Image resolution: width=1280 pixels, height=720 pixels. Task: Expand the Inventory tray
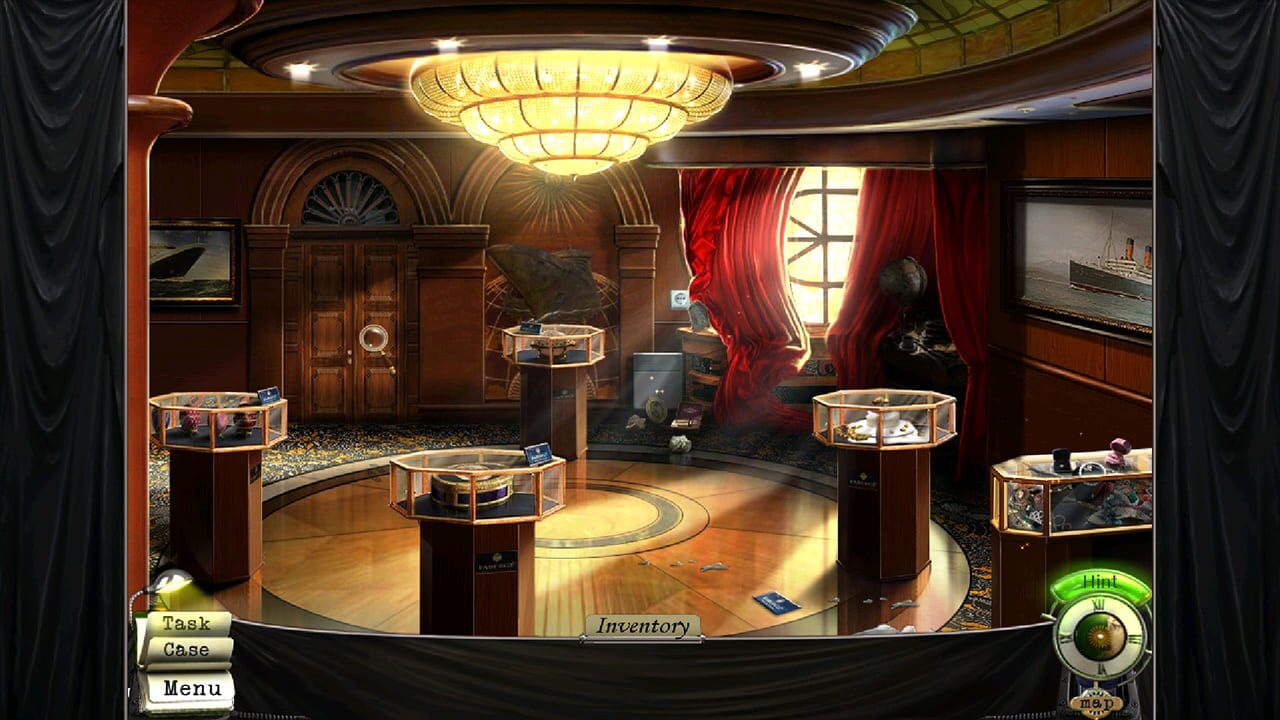click(x=643, y=624)
